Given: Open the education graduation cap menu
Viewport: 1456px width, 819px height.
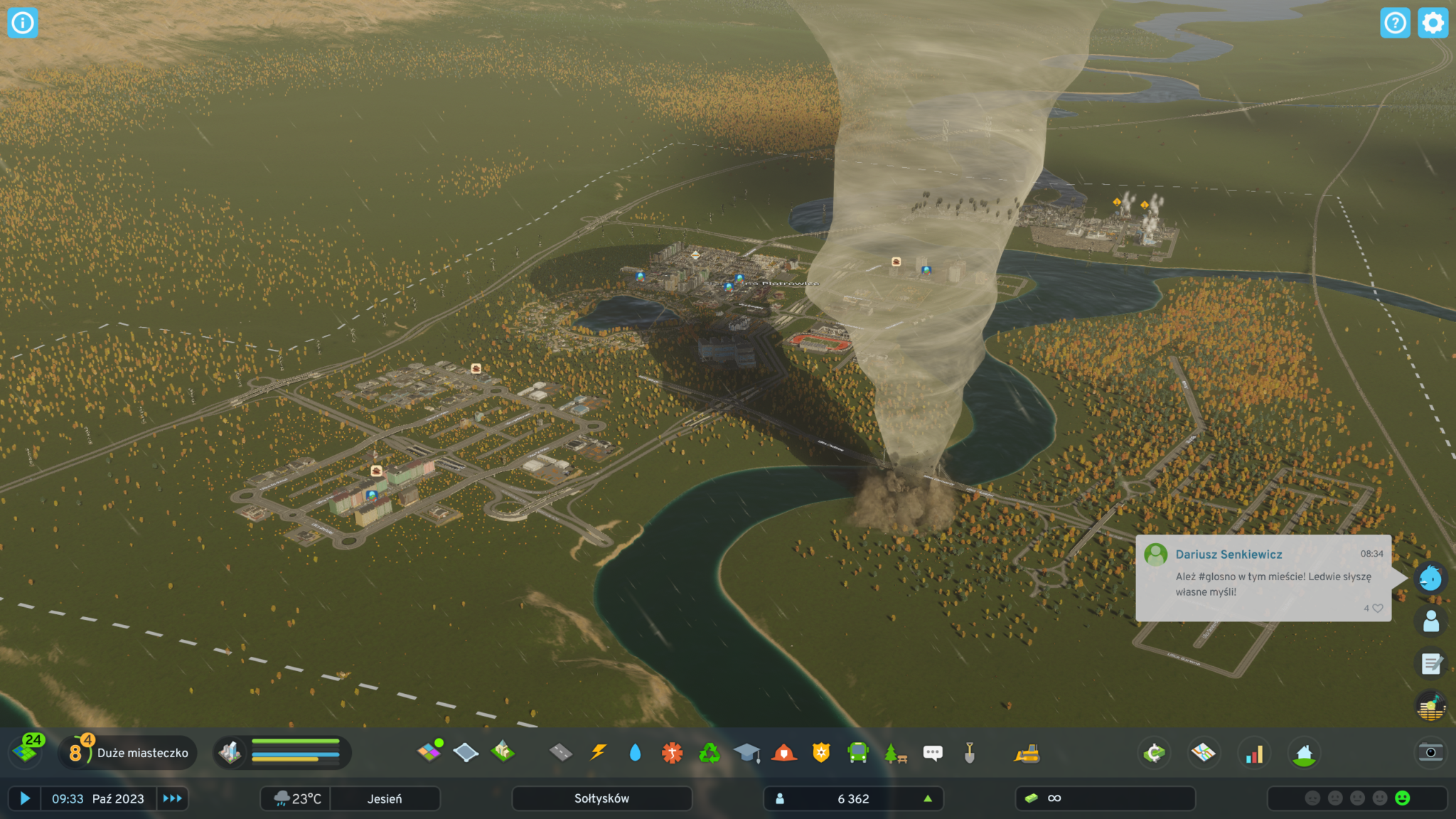Looking at the screenshot, I should point(746,752).
